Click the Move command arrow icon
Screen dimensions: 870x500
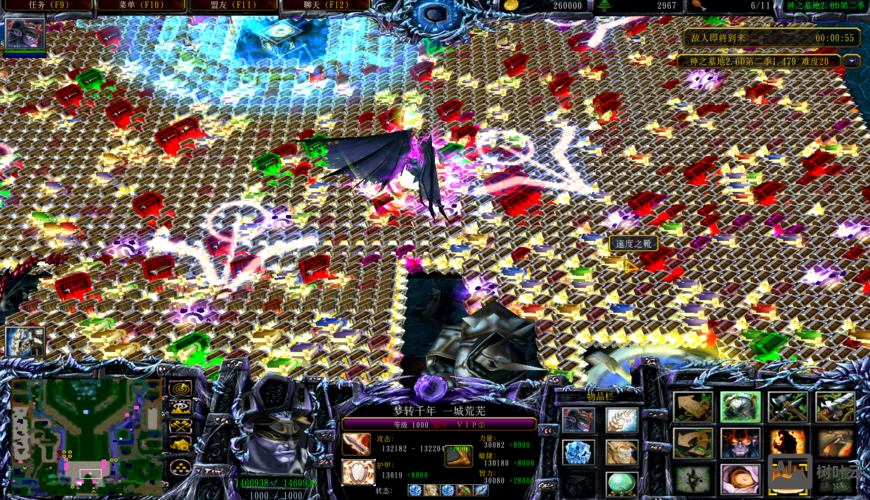tap(693, 407)
